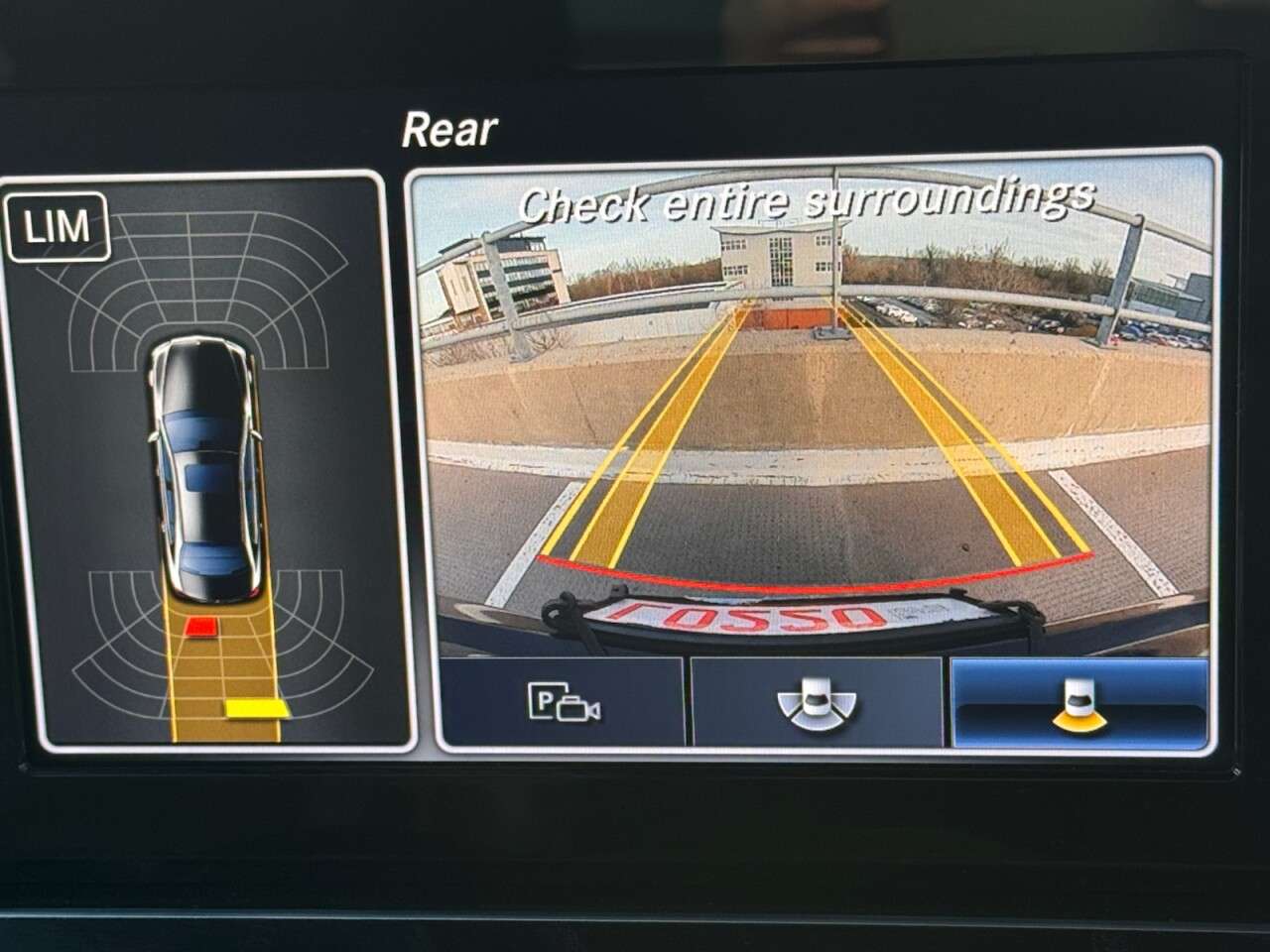1270x952 pixels.
Task: Switch to the grey wide-angle view button
Action: 816,701
